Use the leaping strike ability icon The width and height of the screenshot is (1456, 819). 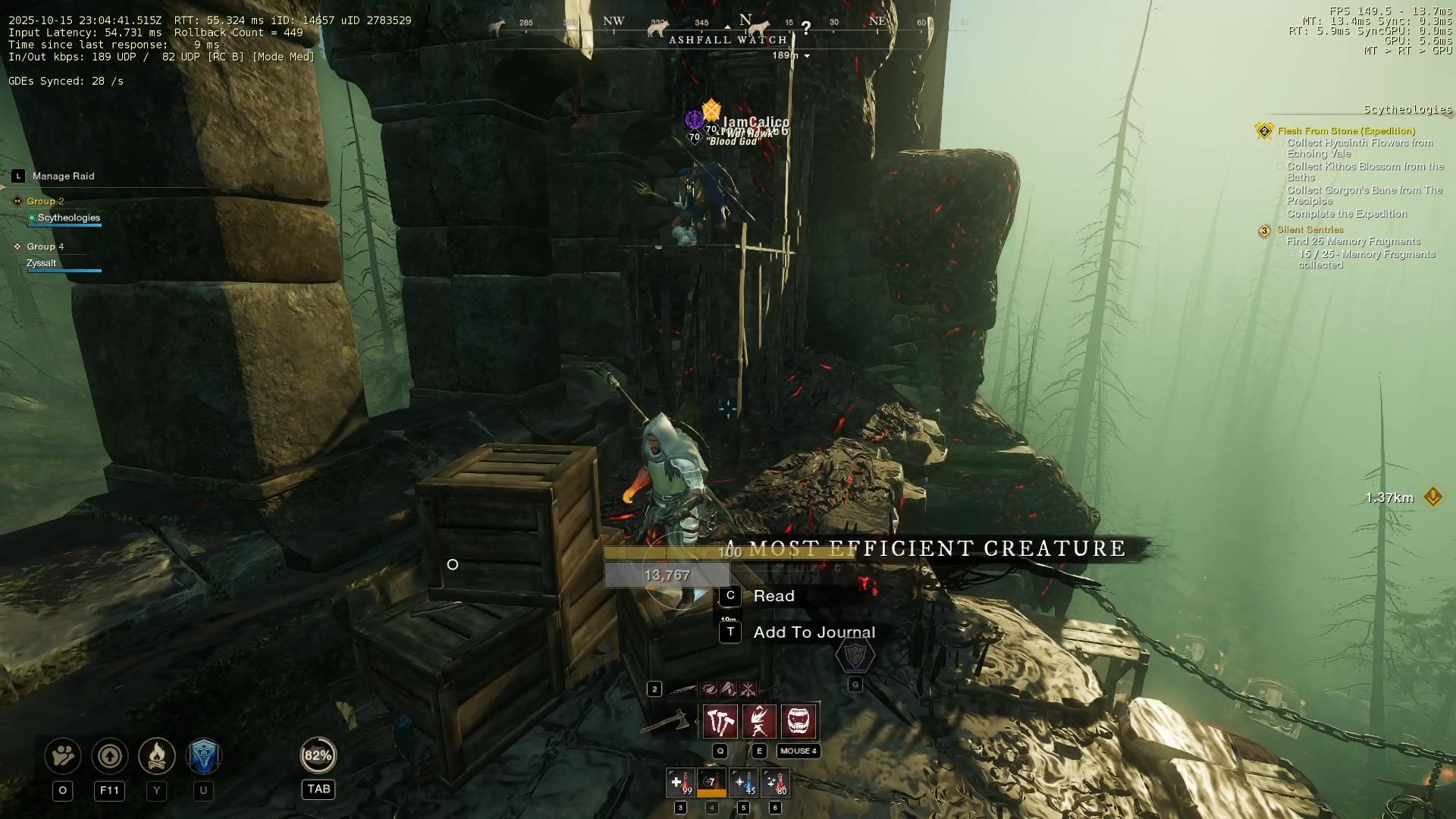759,721
